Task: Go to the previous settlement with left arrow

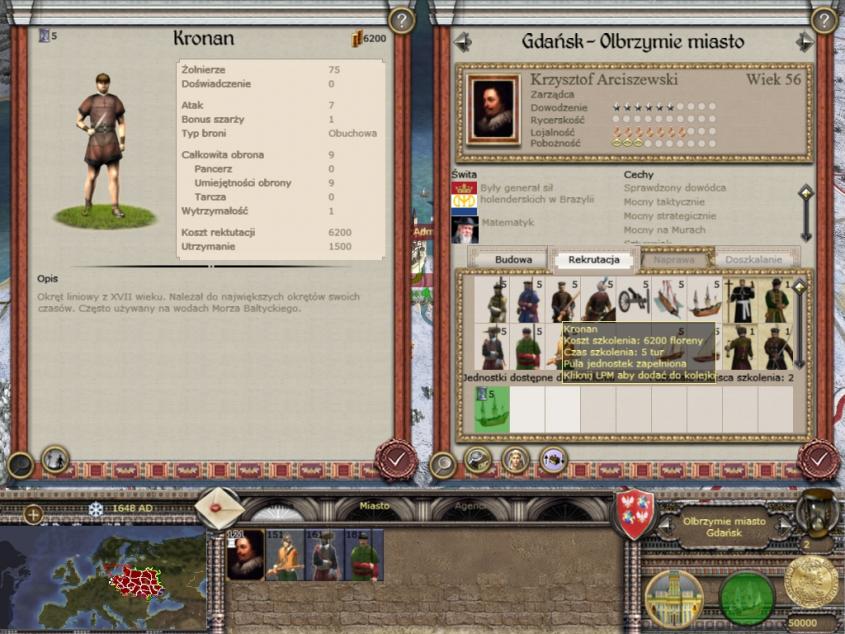Action: pyautogui.click(x=462, y=42)
